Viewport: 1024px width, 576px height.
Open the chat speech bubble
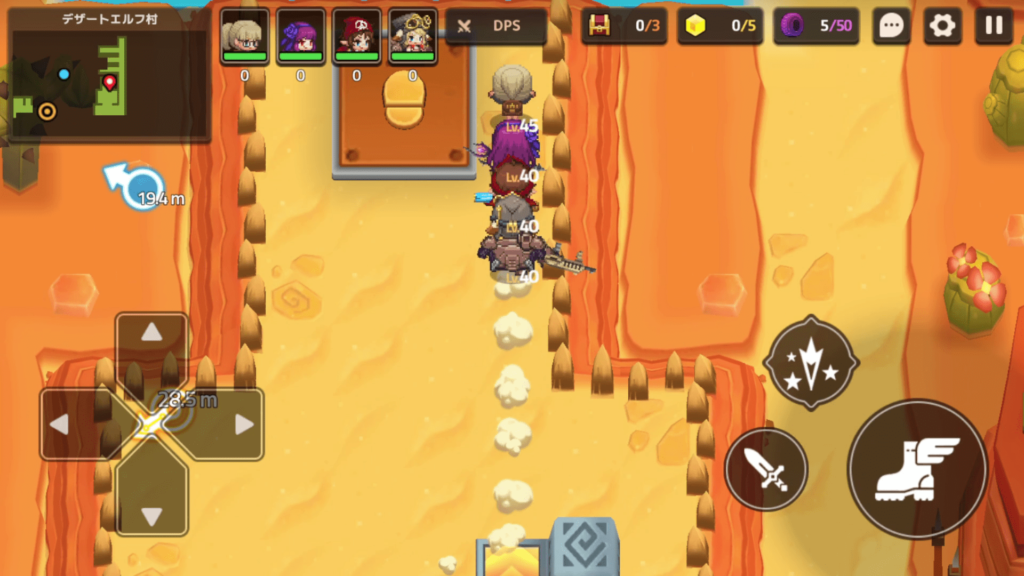tap(891, 26)
